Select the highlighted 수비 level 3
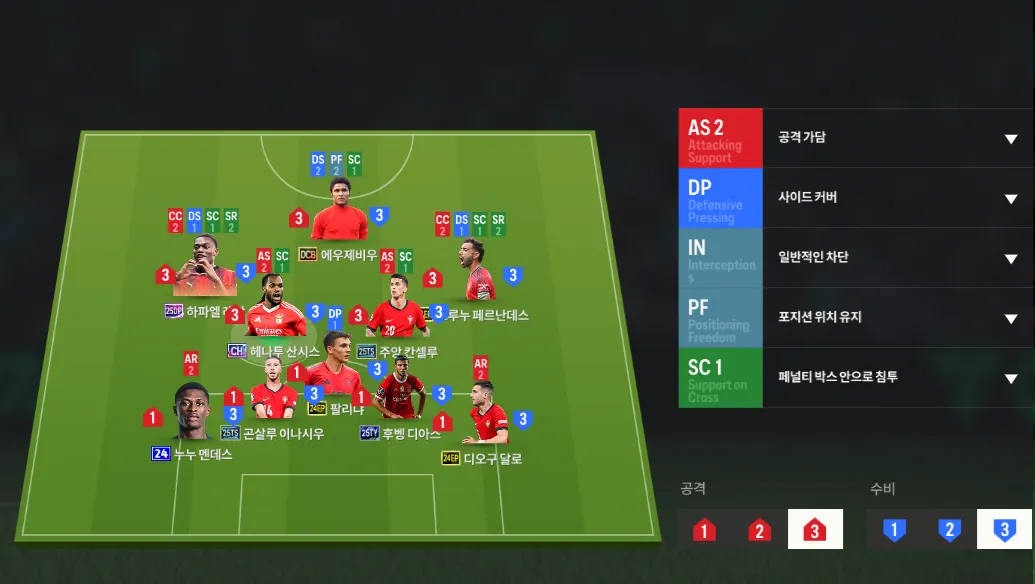 point(1004,530)
